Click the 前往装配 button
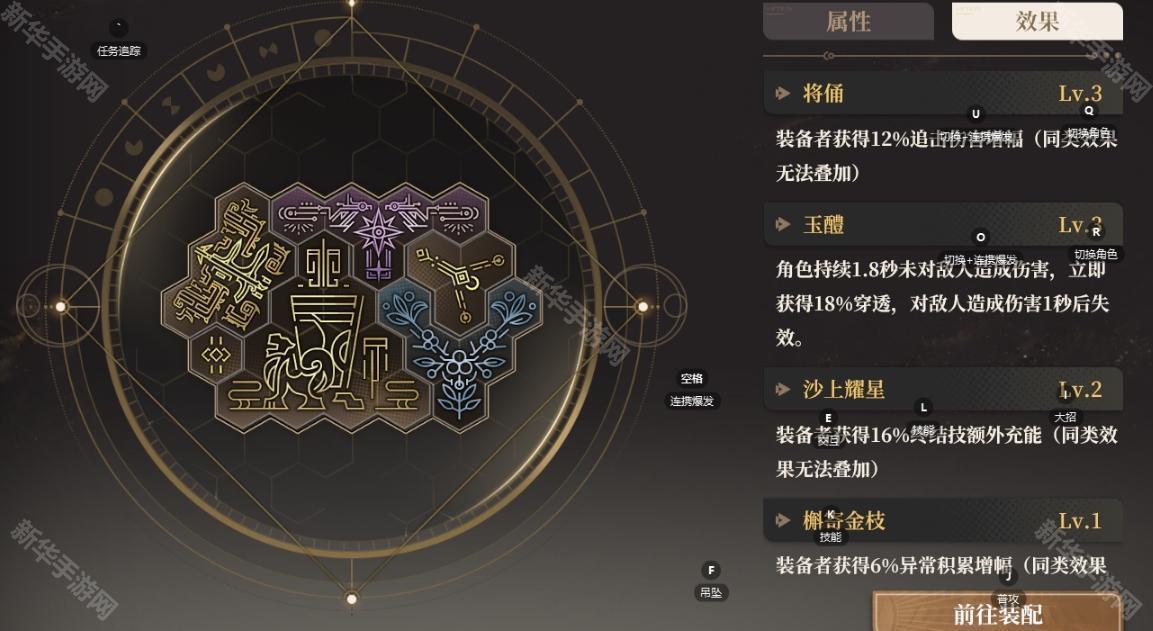Screen dimensions: 1153x631 tap(997, 612)
